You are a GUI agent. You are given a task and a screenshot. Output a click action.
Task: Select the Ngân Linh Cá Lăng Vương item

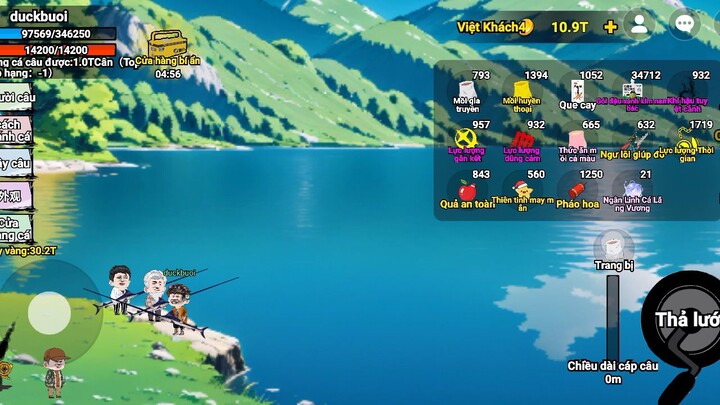pyautogui.click(x=633, y=189)
